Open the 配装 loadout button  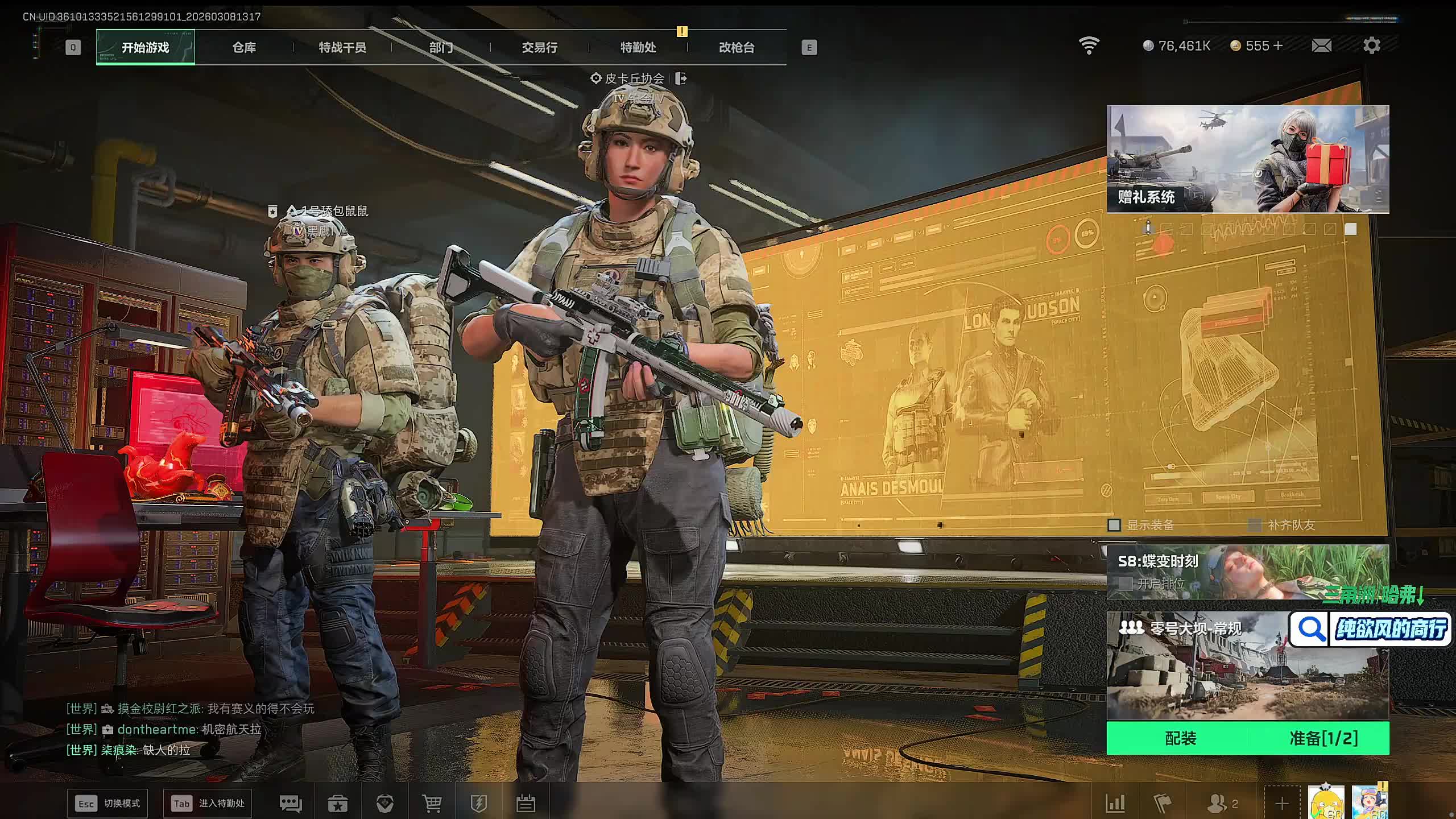tap(1180, 738)
